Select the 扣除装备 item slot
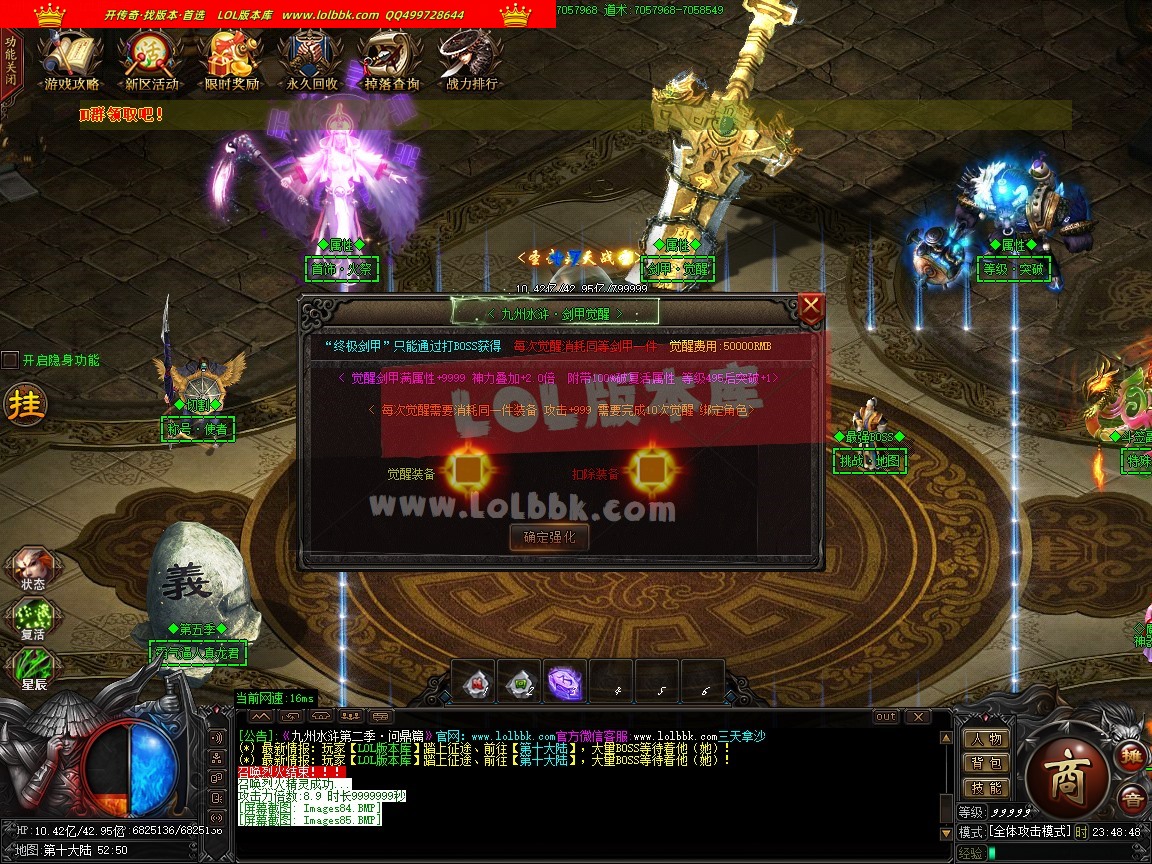Screen dimensions: 1152x864 [x=651, y=469]
